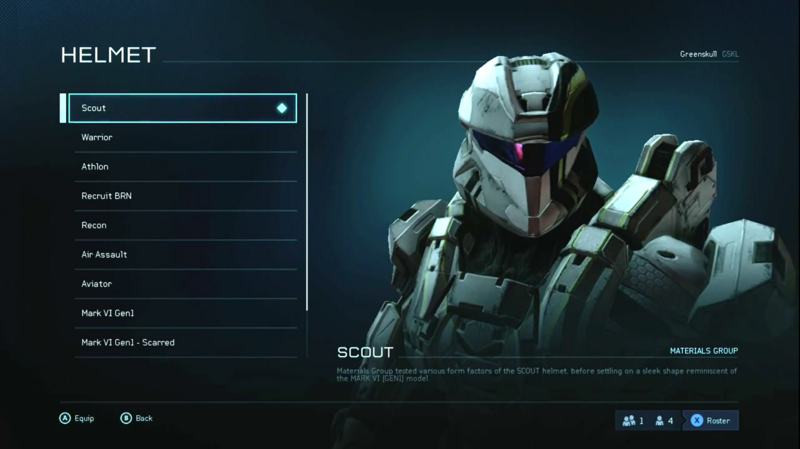Pick the Athlon helmet option

pyautogui.click(x=180, y=167)
